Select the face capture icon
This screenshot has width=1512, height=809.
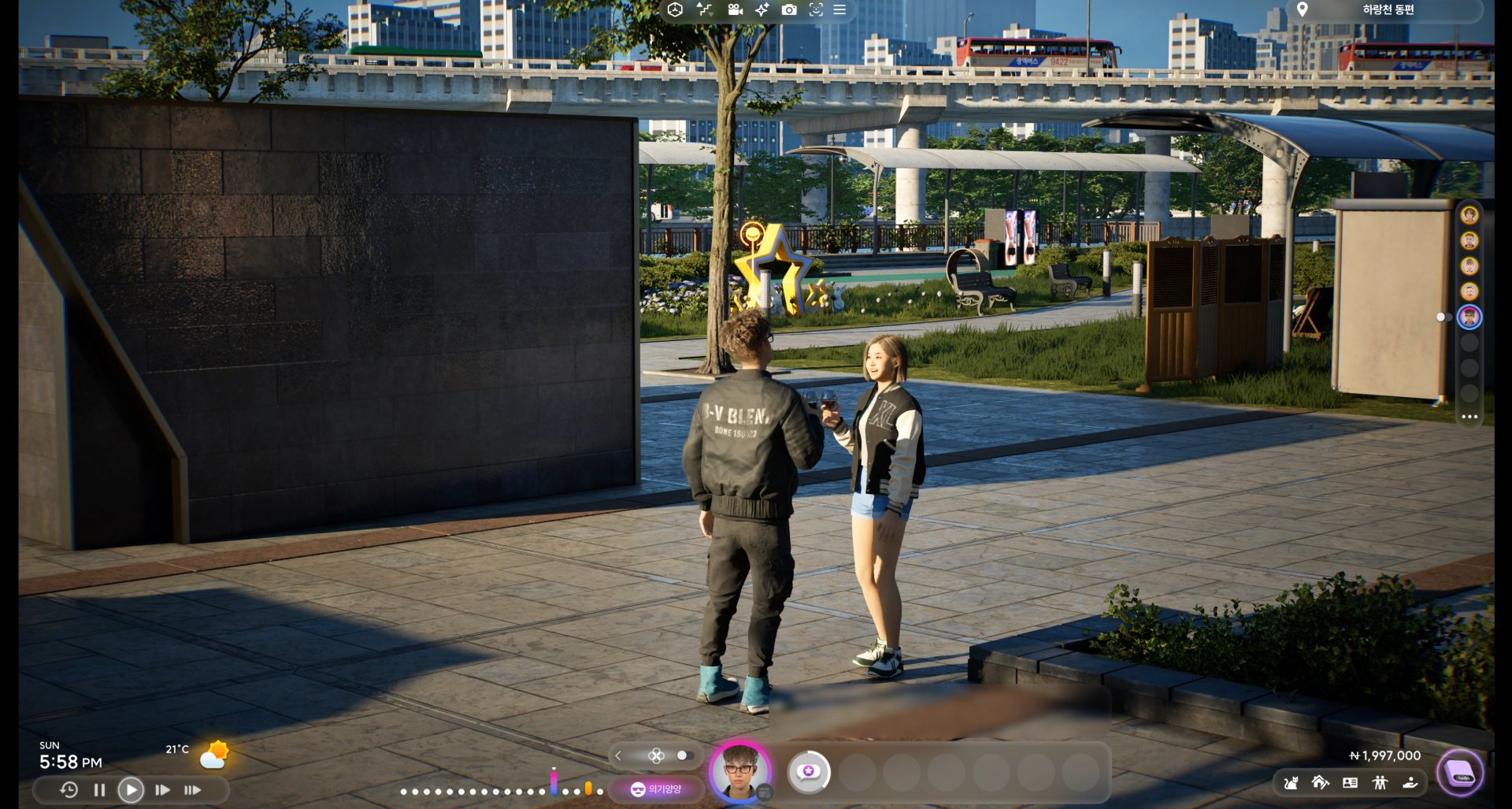click(x=816, y=10)
